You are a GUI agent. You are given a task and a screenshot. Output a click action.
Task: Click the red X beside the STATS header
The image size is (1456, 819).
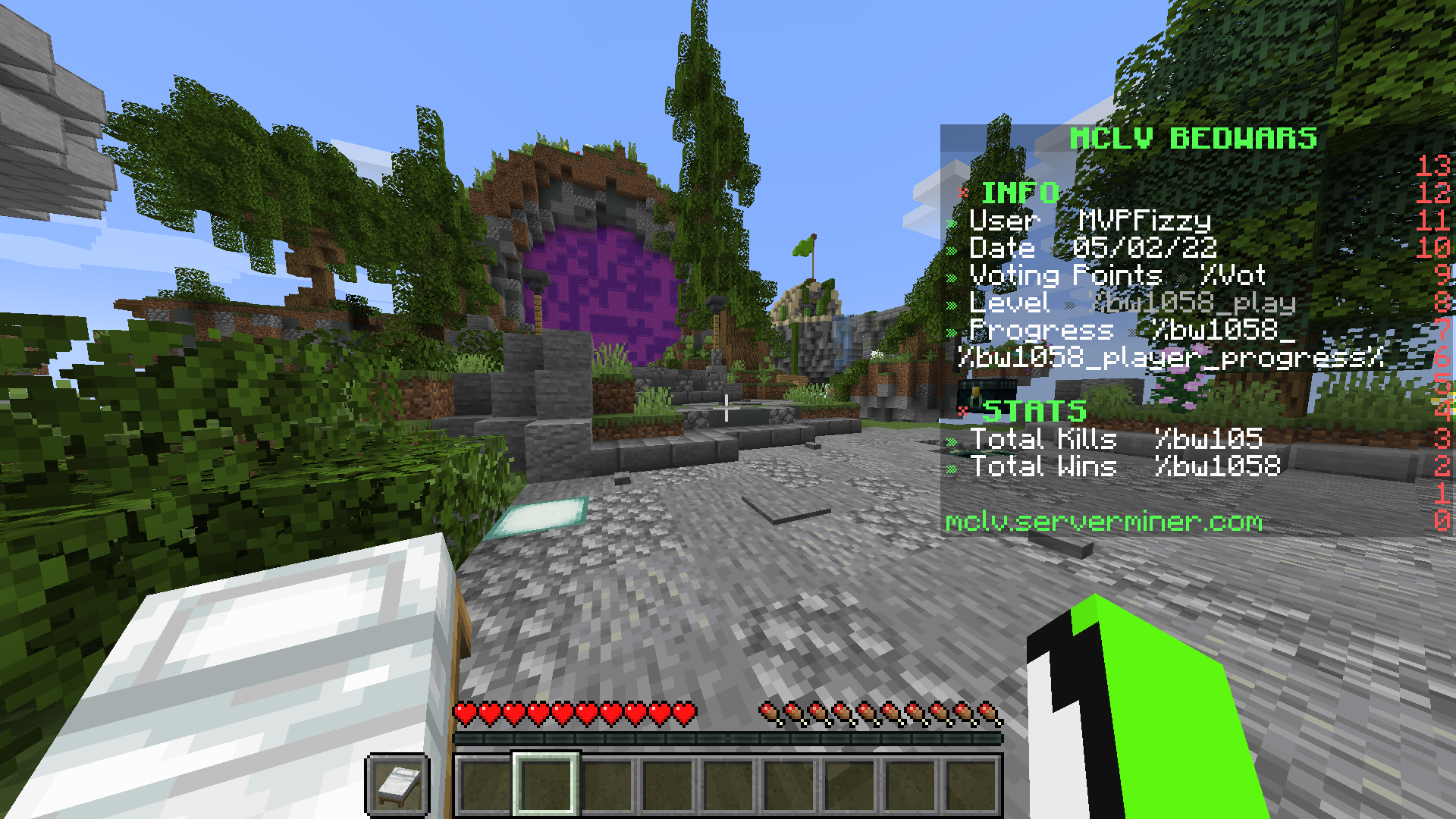tap(963, 412)
